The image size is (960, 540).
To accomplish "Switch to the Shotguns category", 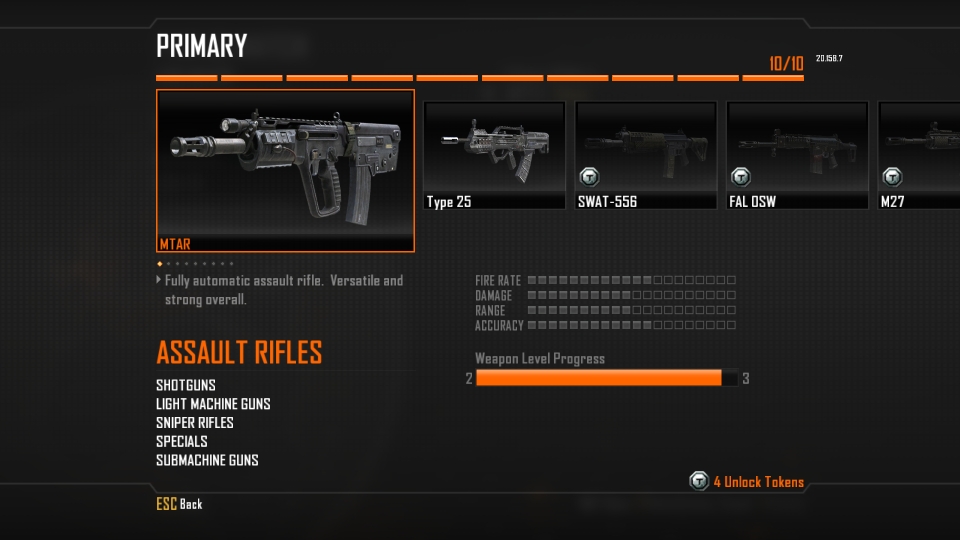I will pos(186,385).
